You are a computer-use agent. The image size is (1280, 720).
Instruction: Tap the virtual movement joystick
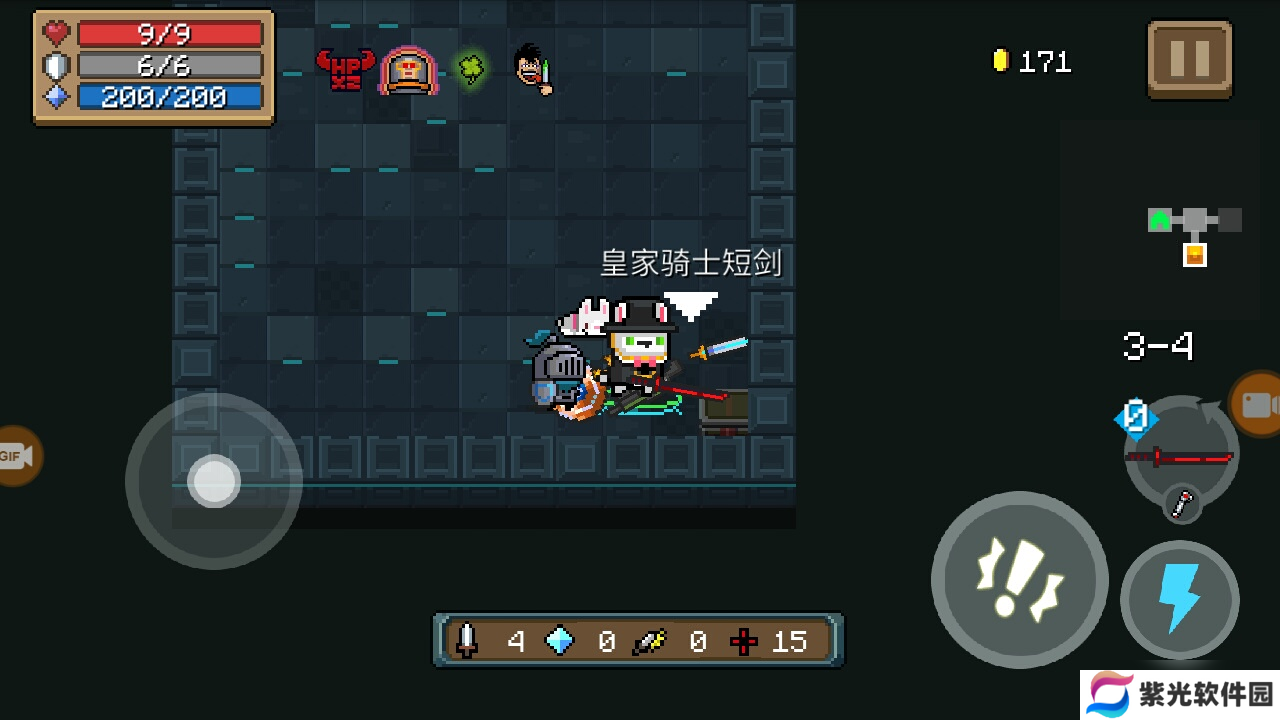tap(214, 481)
